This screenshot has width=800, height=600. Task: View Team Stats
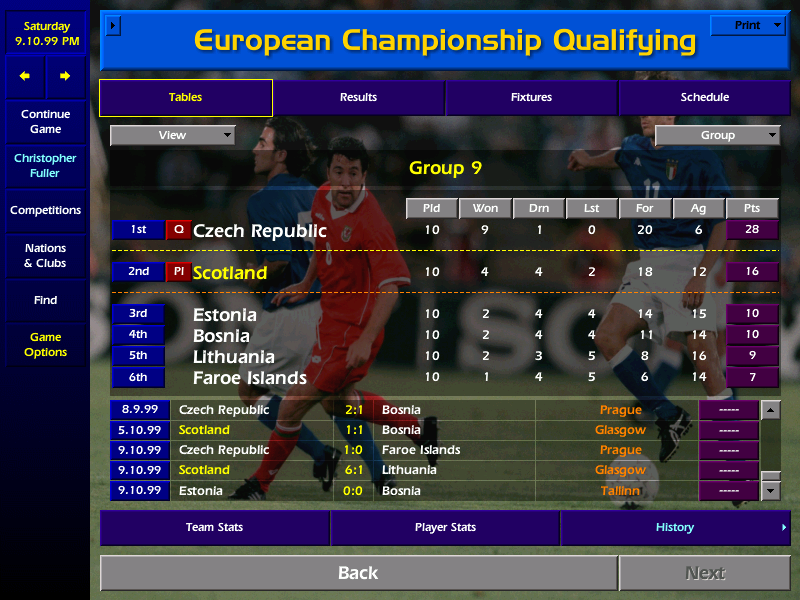click(x=214, y=527)
